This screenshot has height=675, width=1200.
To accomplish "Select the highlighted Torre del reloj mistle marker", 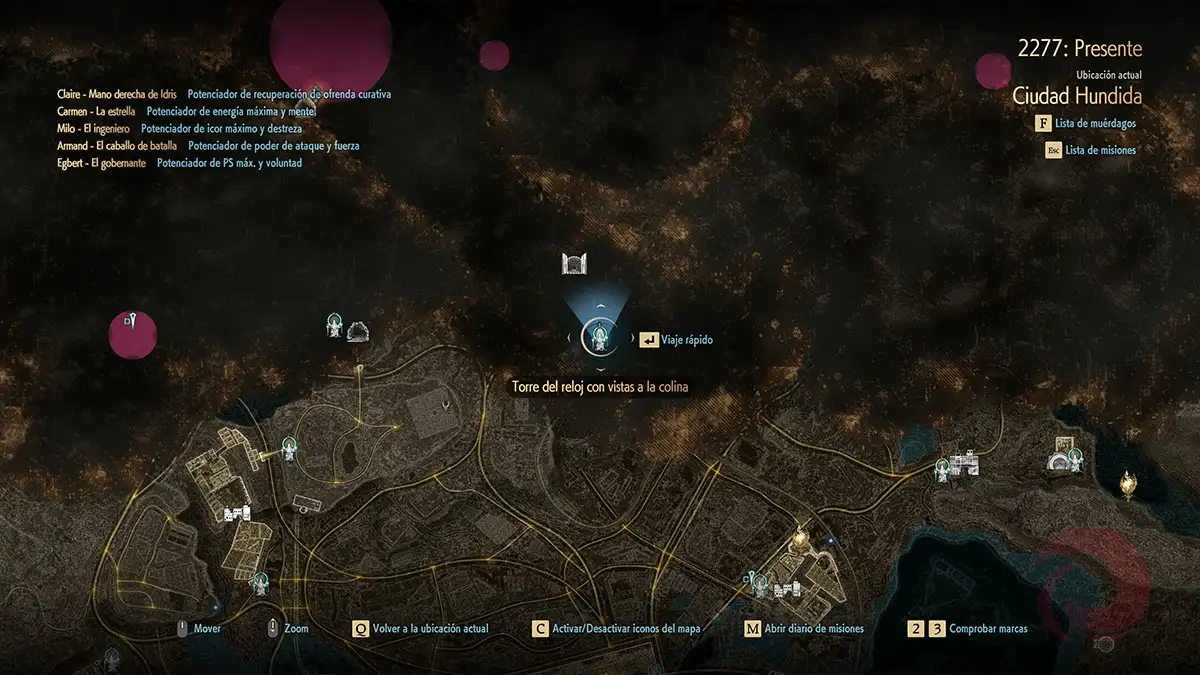I will tap(600, 338).
